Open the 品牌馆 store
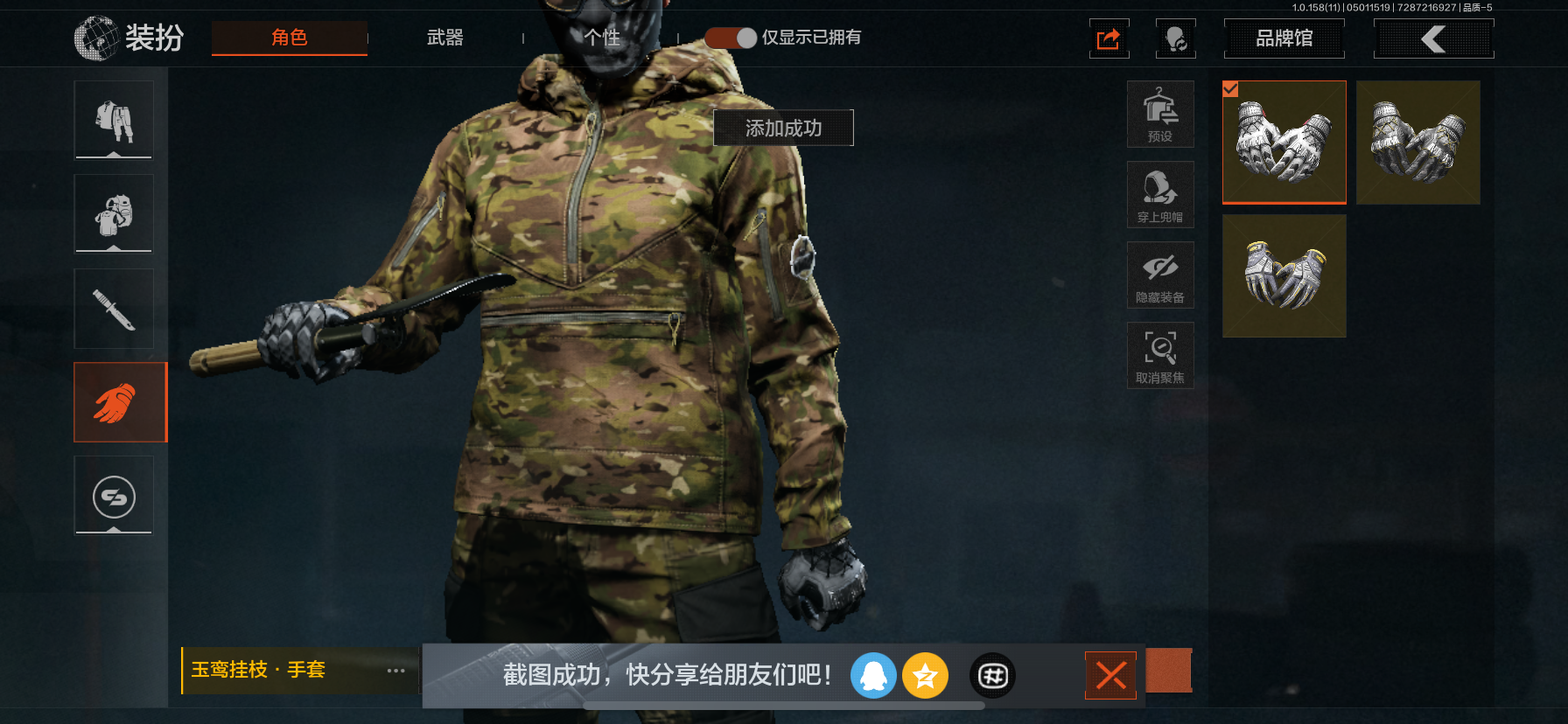Viewport: 1568px width, 724px height. point(1284,38)
